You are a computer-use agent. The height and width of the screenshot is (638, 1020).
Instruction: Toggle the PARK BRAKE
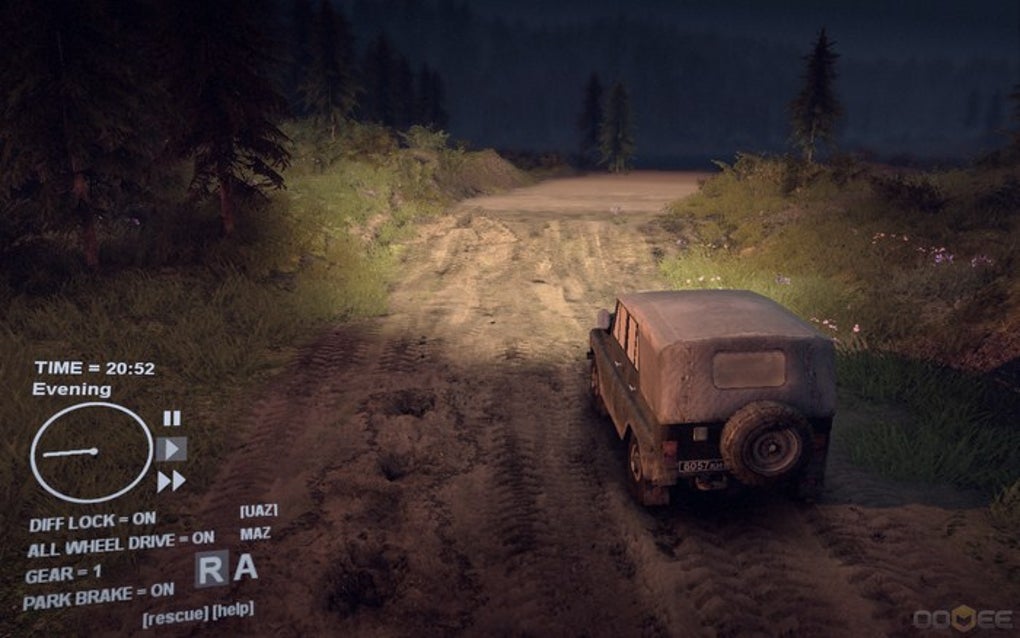coord(98,597)
